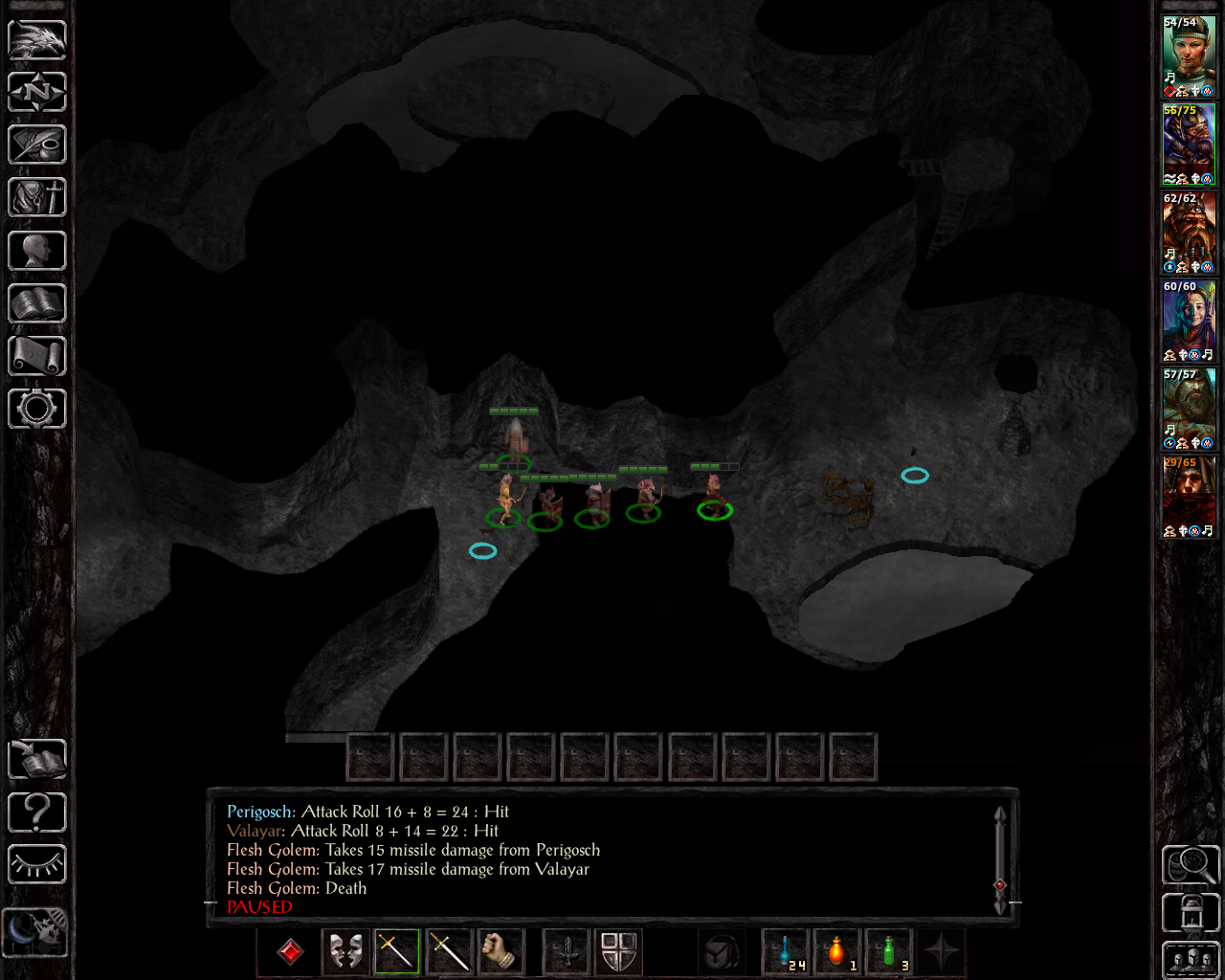Open the options gear menu
Screen dimensions: 1225x980
point(37,409)
